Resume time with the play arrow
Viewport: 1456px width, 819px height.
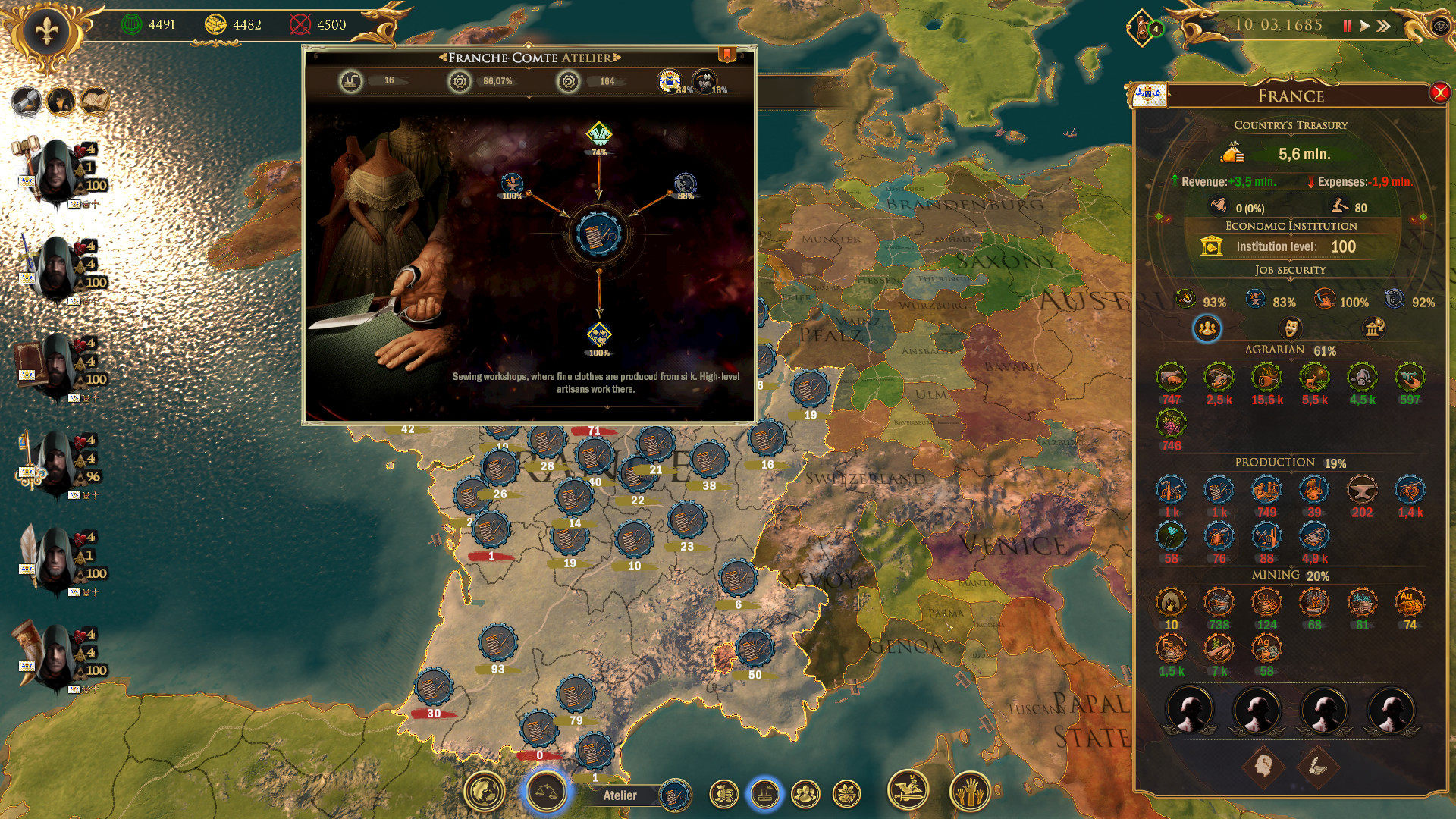tap(1365, 26)
